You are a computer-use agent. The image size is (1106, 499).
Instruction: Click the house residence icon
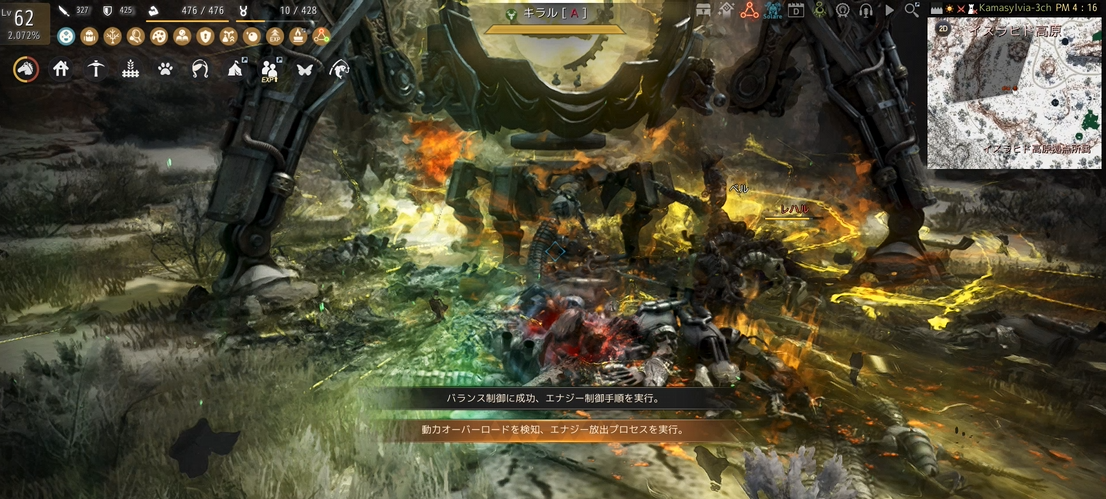61,69
